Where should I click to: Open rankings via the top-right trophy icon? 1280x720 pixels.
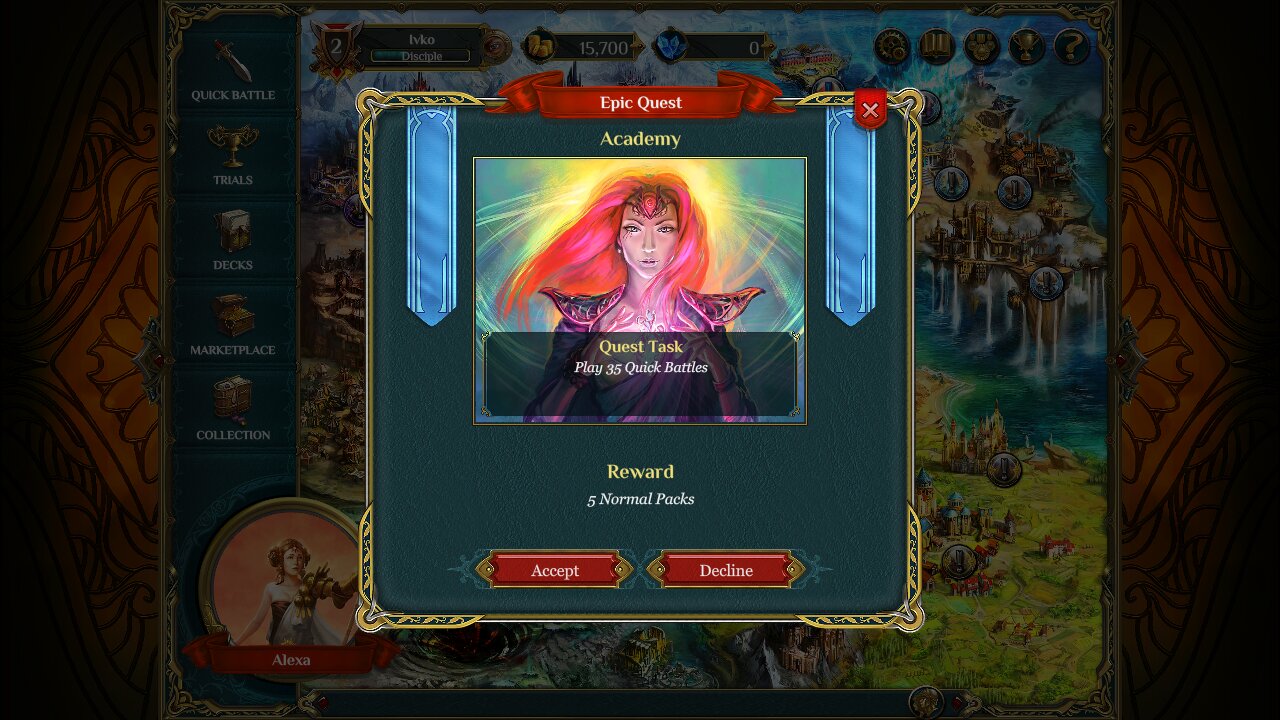tap(1025, 44)
